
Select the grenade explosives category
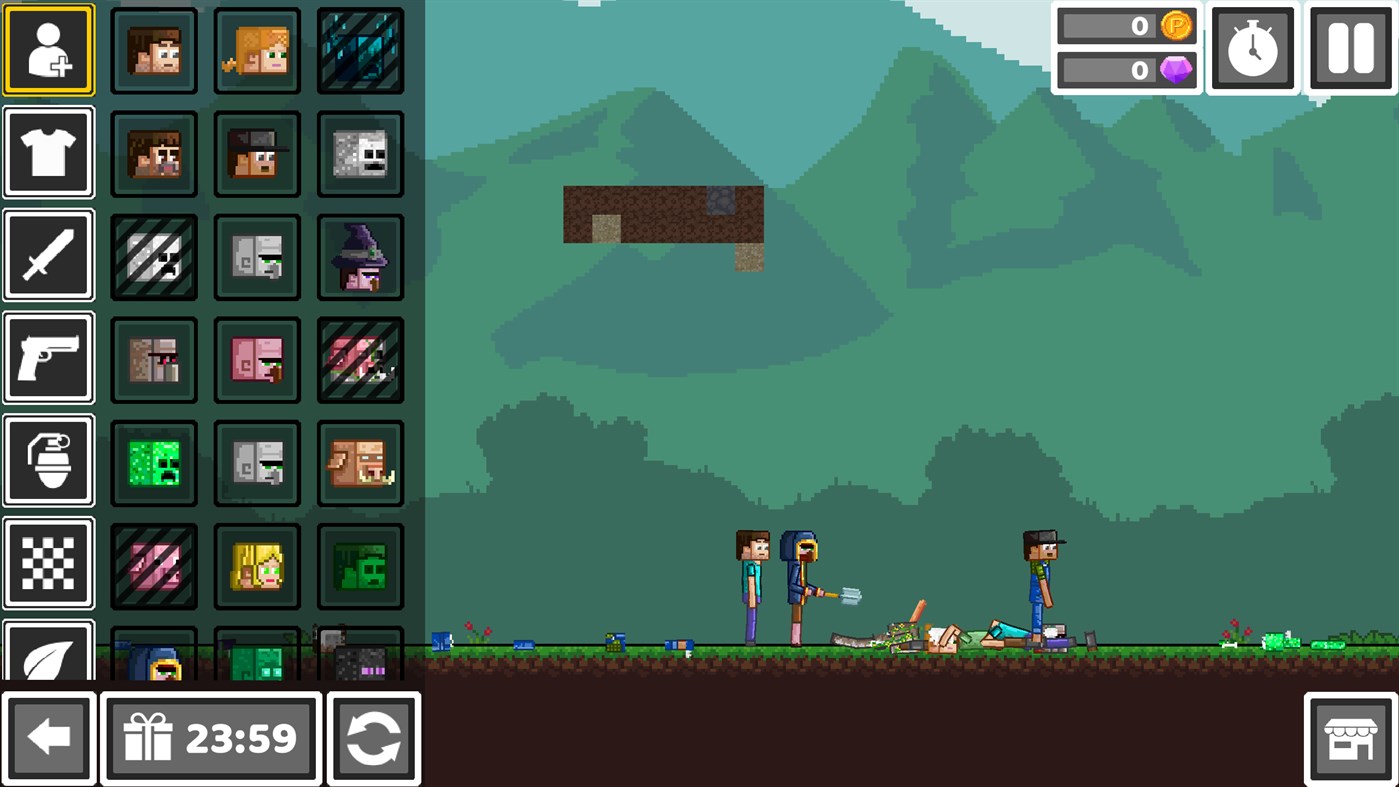tap(48, 461)
